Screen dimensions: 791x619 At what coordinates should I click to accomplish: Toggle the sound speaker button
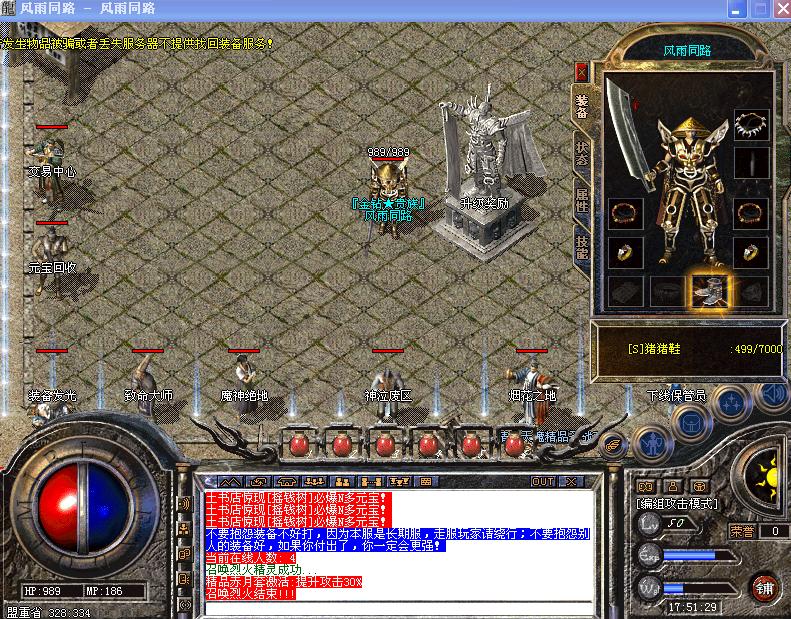[771, 396]
